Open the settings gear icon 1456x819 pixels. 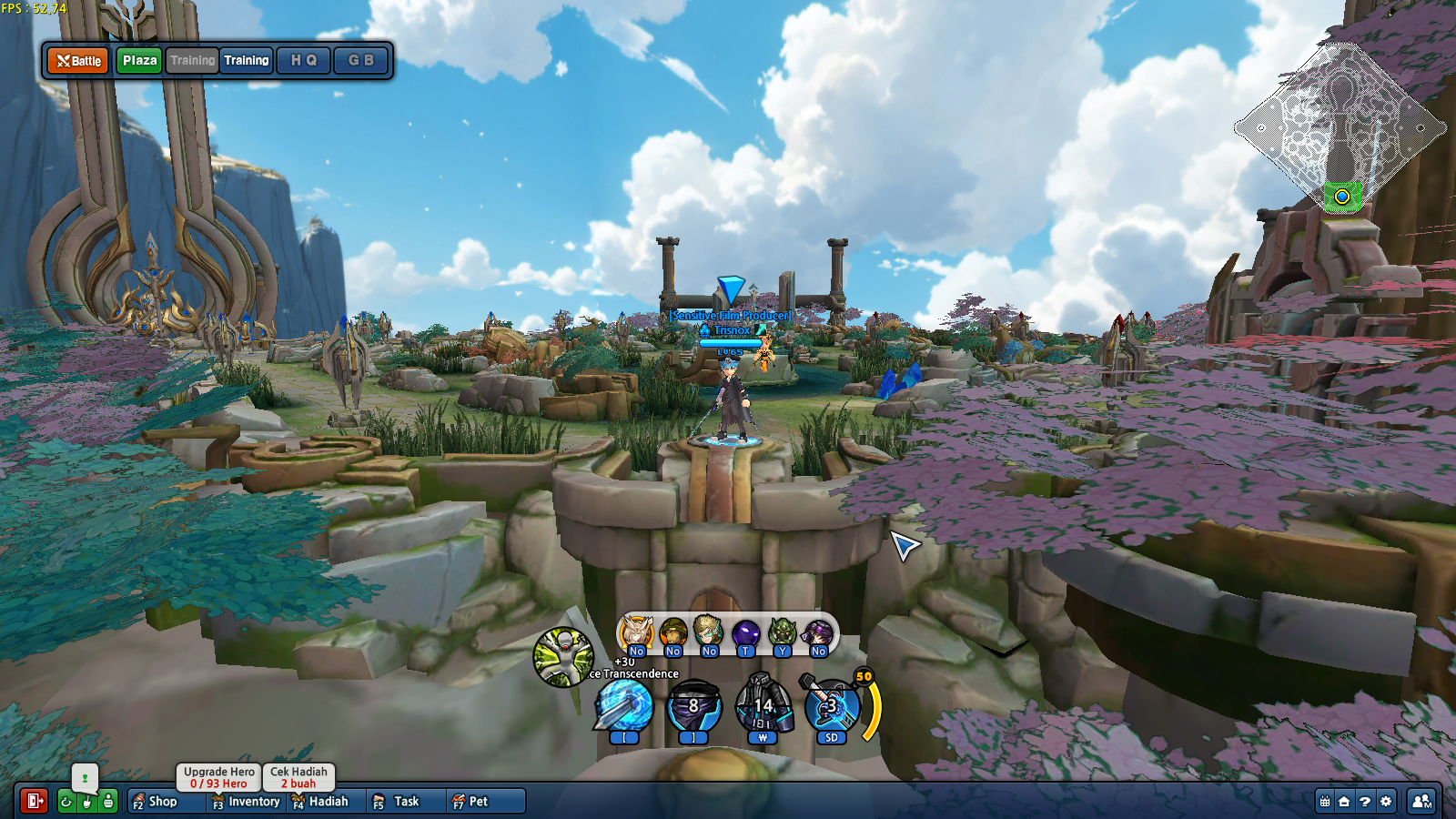click(1386, 802)
